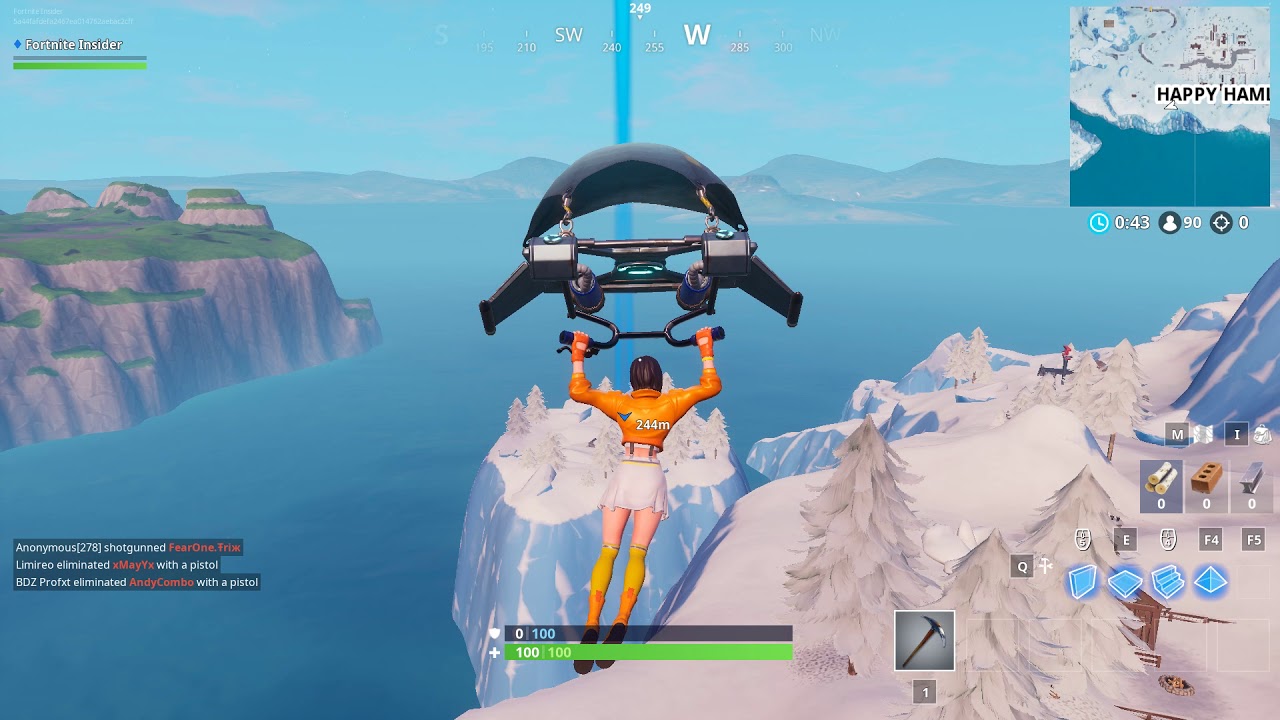Select the pyramid build piece
The height and width of the screenshot is (720, 1280).
point(1210,580)
